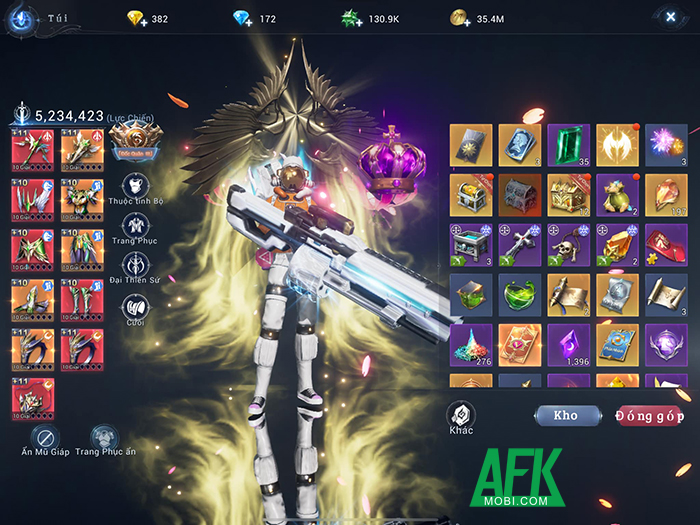The height and width of the screenshot is (525, 700).
Task: Open the Khác category icon
Action: [x=460, y=415]
